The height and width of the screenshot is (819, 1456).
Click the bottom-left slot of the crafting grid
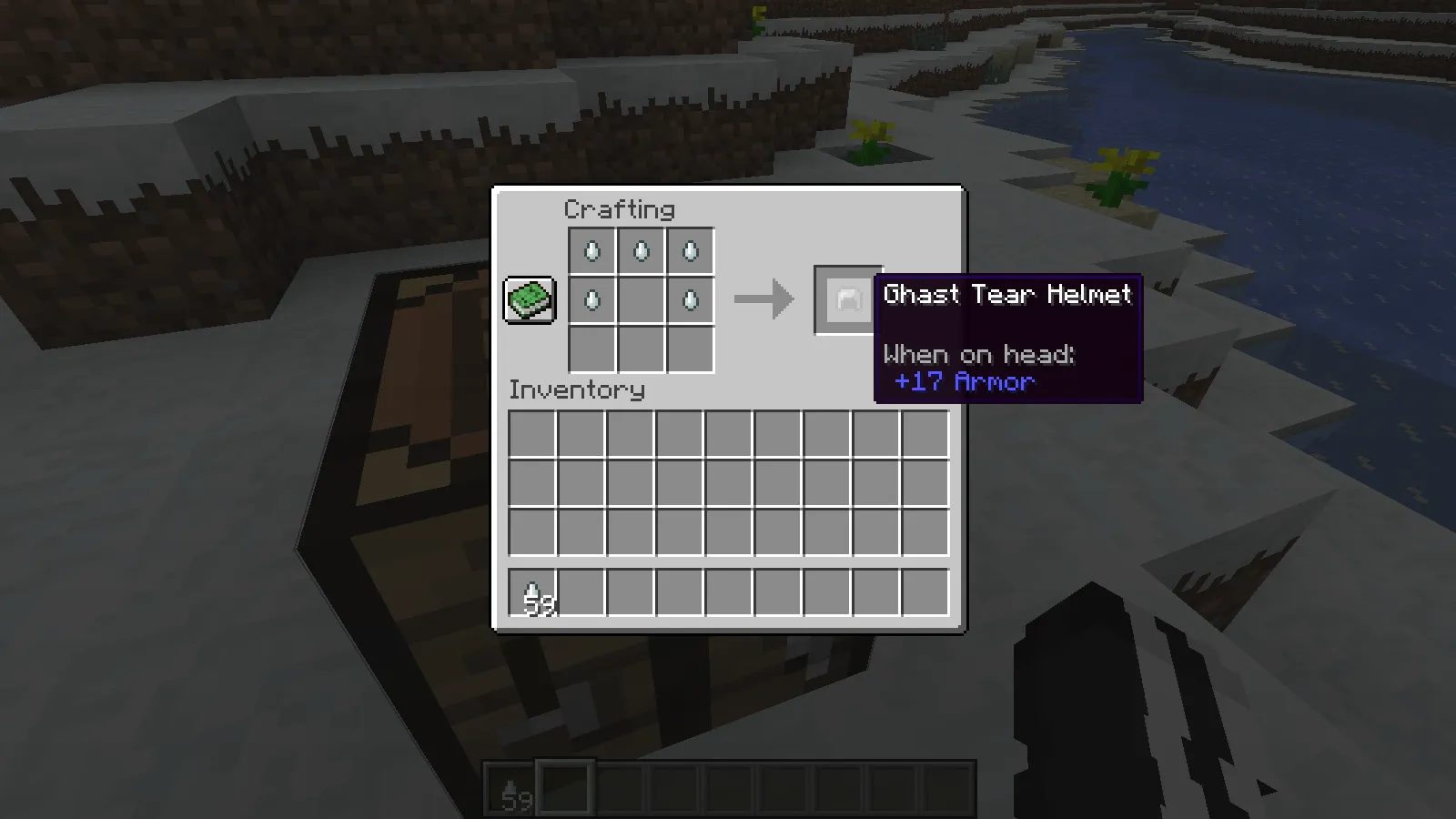(x=591, y=350)
